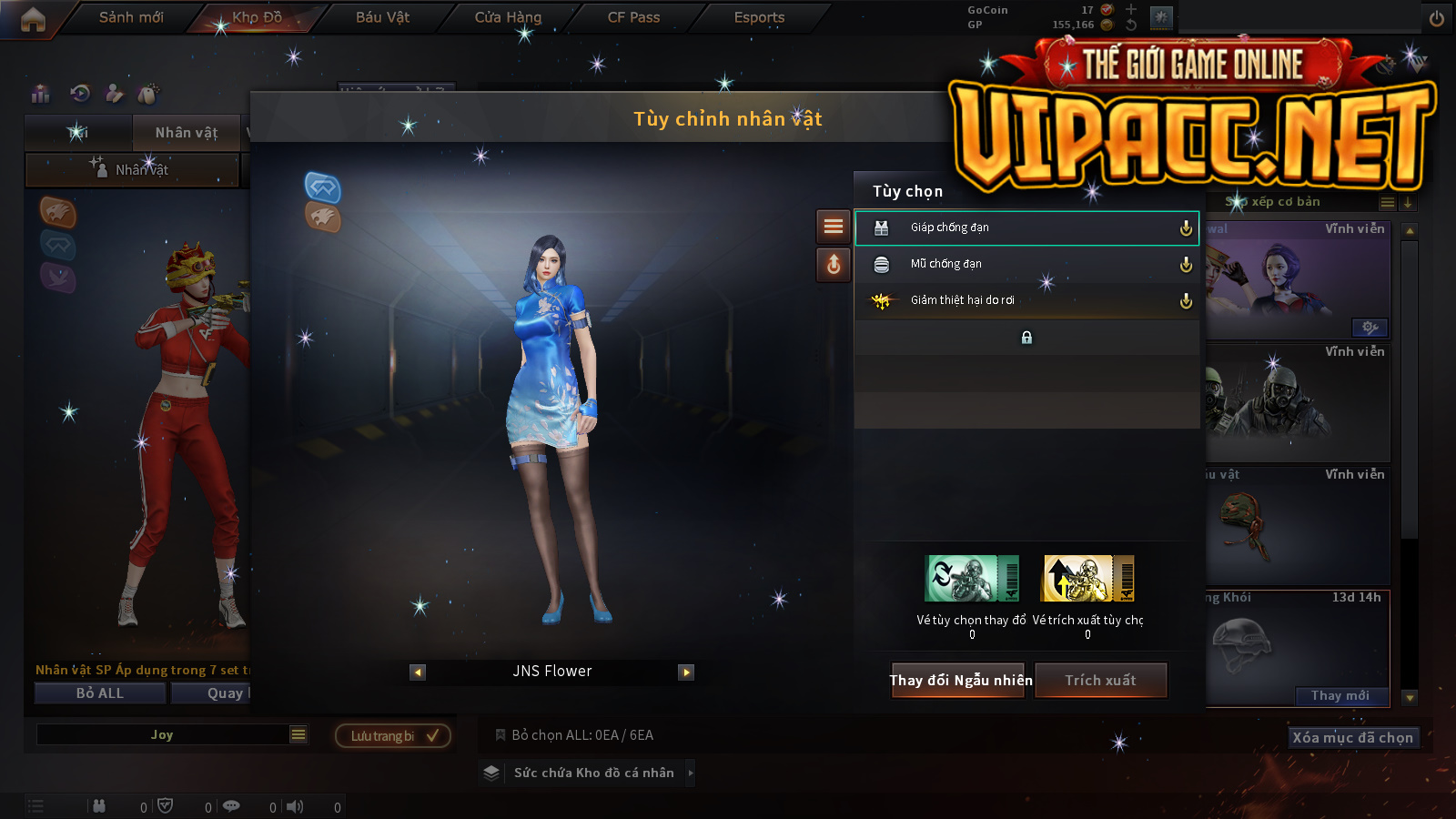Switch to the Esports tab
Screen dimensions: 1456x819
[x=759, y=17]
